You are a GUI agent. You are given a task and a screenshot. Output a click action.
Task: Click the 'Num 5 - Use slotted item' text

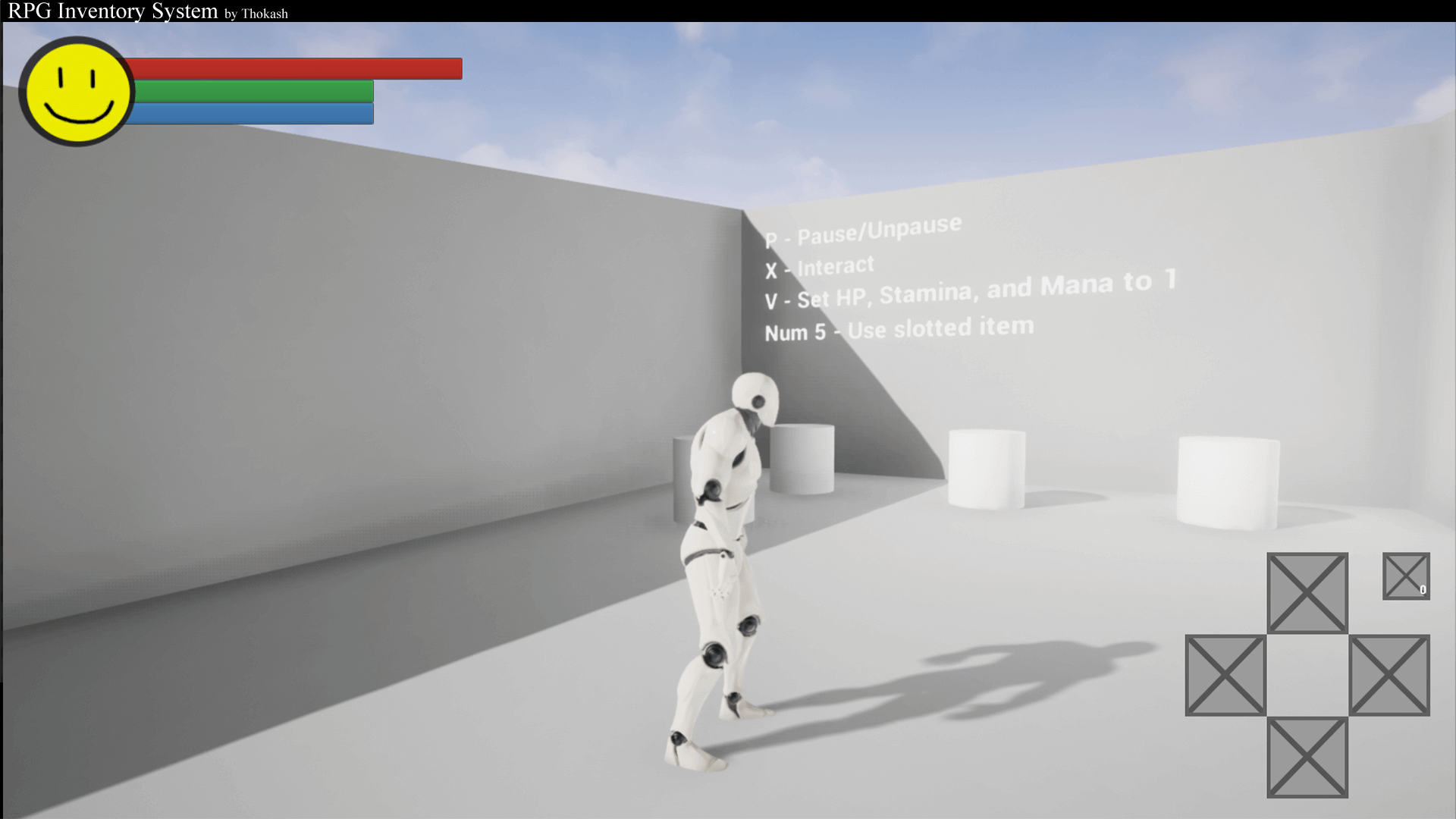899,328
